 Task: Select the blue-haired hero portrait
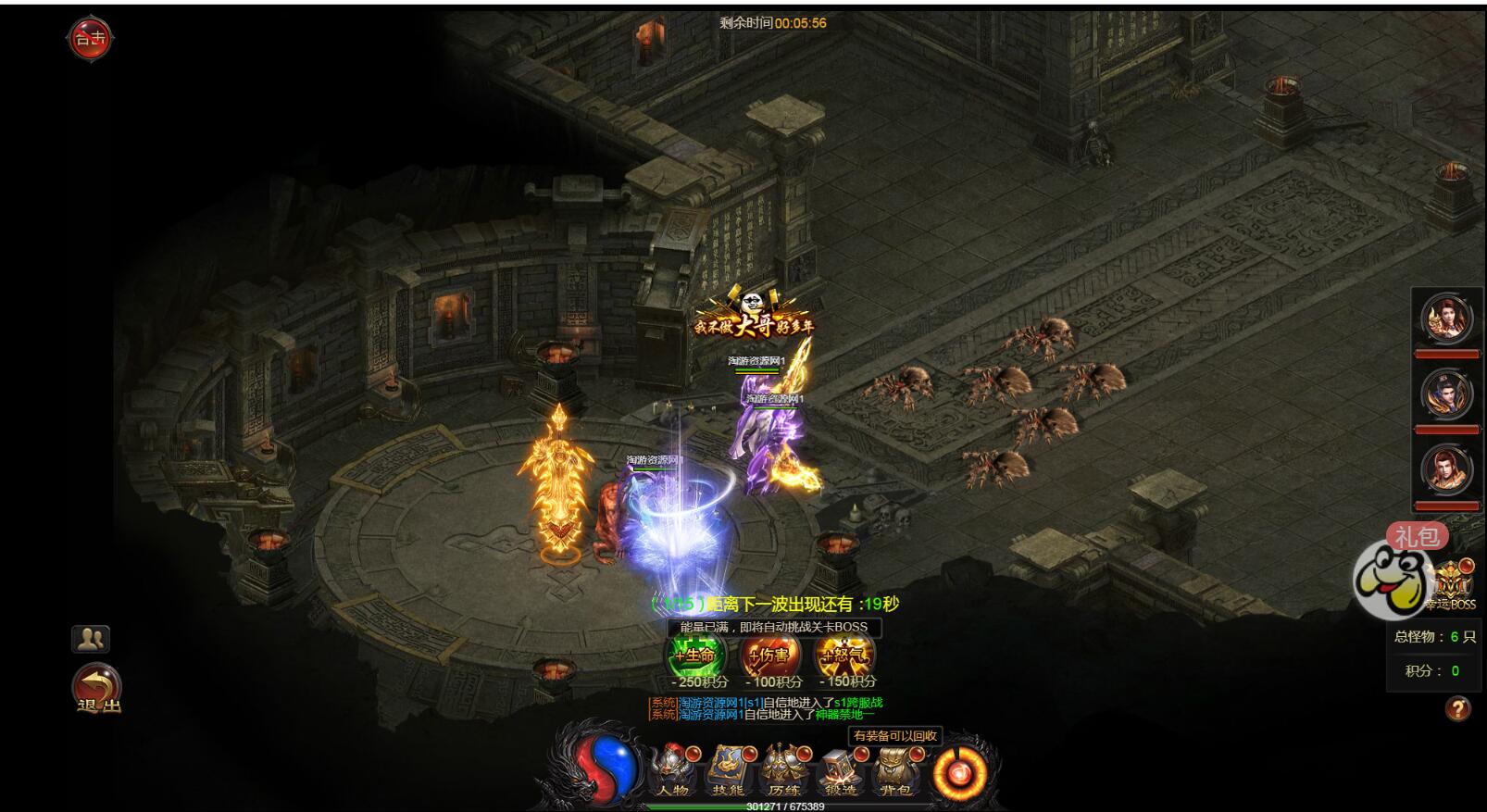(1447, 394)
